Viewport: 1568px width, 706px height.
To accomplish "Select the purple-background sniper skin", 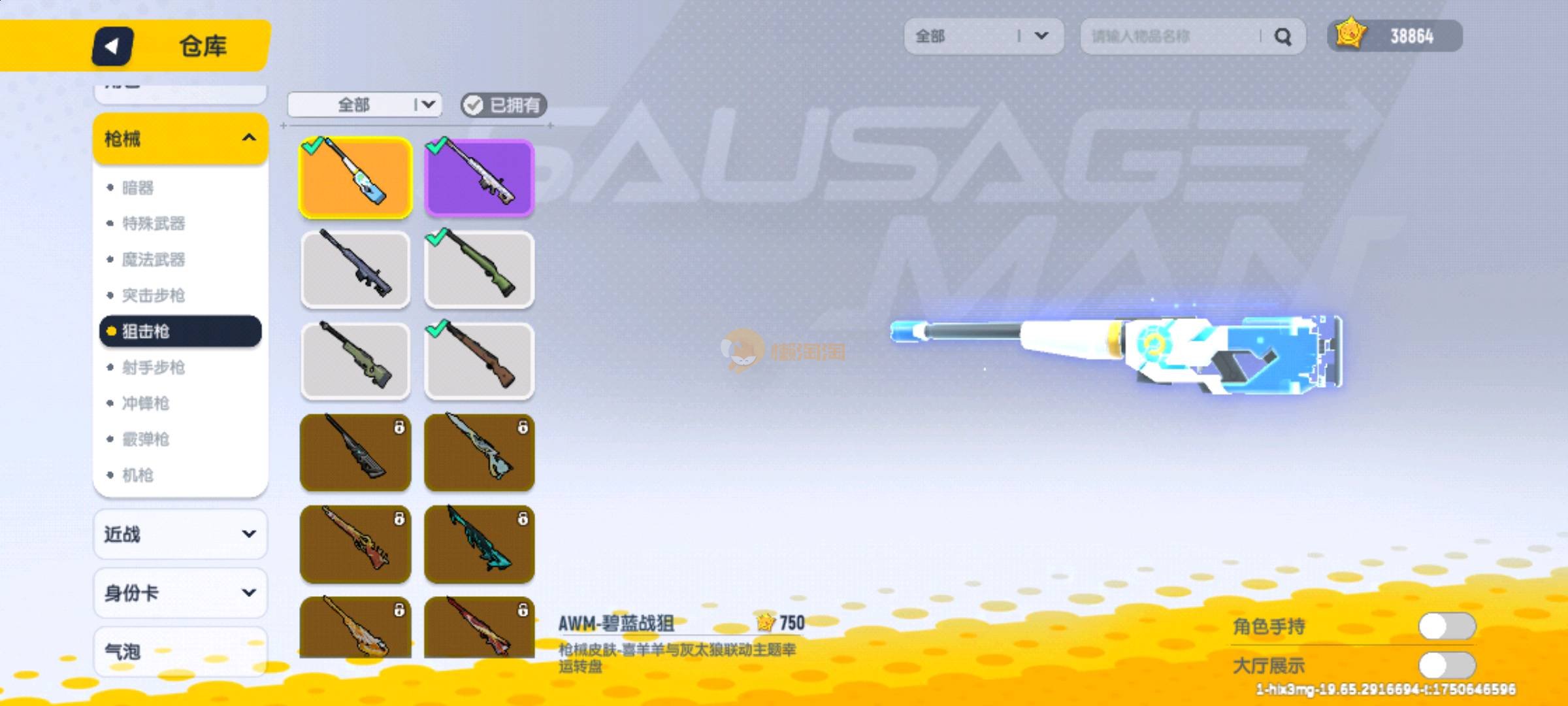I will [x=479, y=178].
